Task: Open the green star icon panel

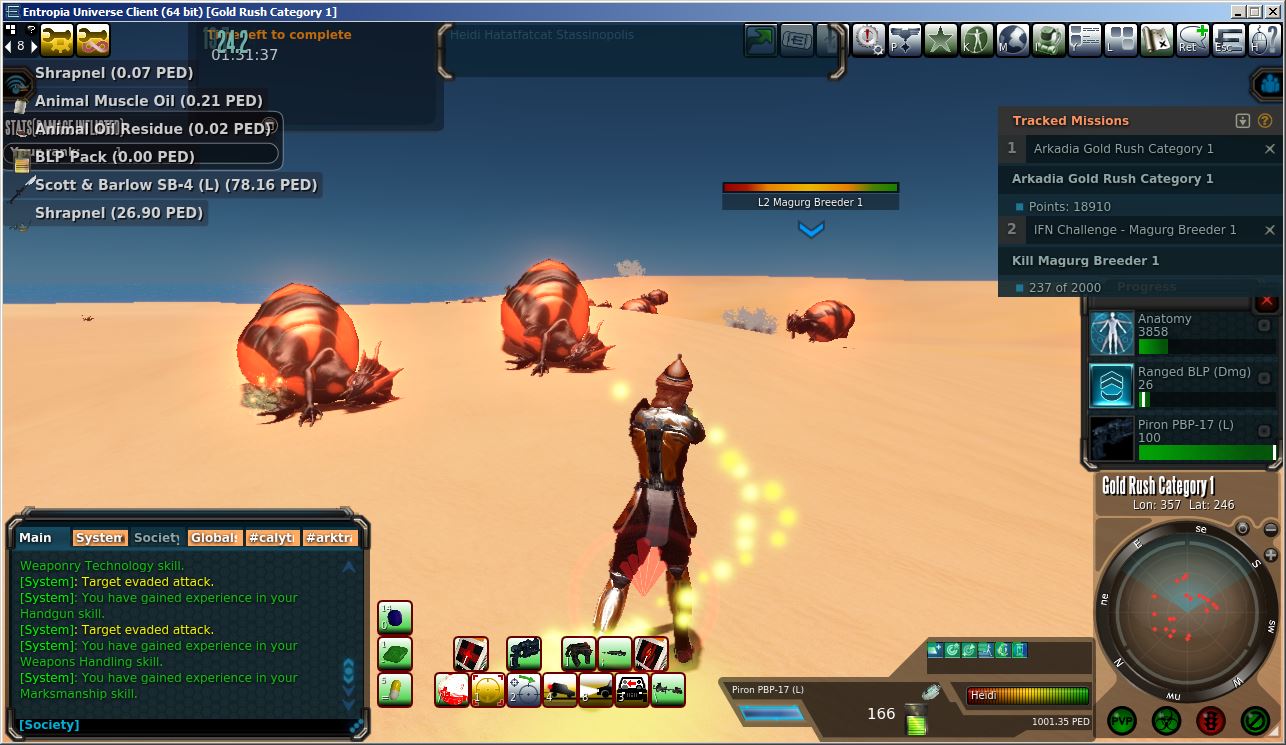Action: click(941, 41)
